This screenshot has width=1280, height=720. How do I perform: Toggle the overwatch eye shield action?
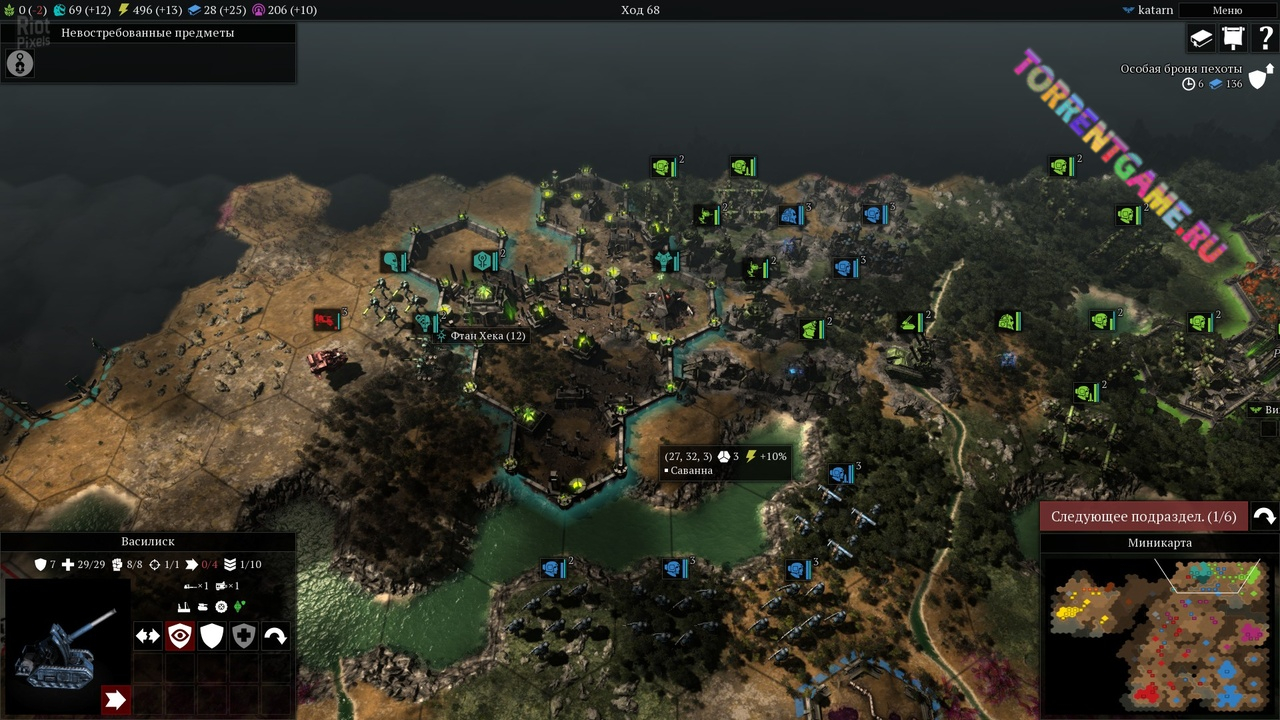[x=180, y=636]
